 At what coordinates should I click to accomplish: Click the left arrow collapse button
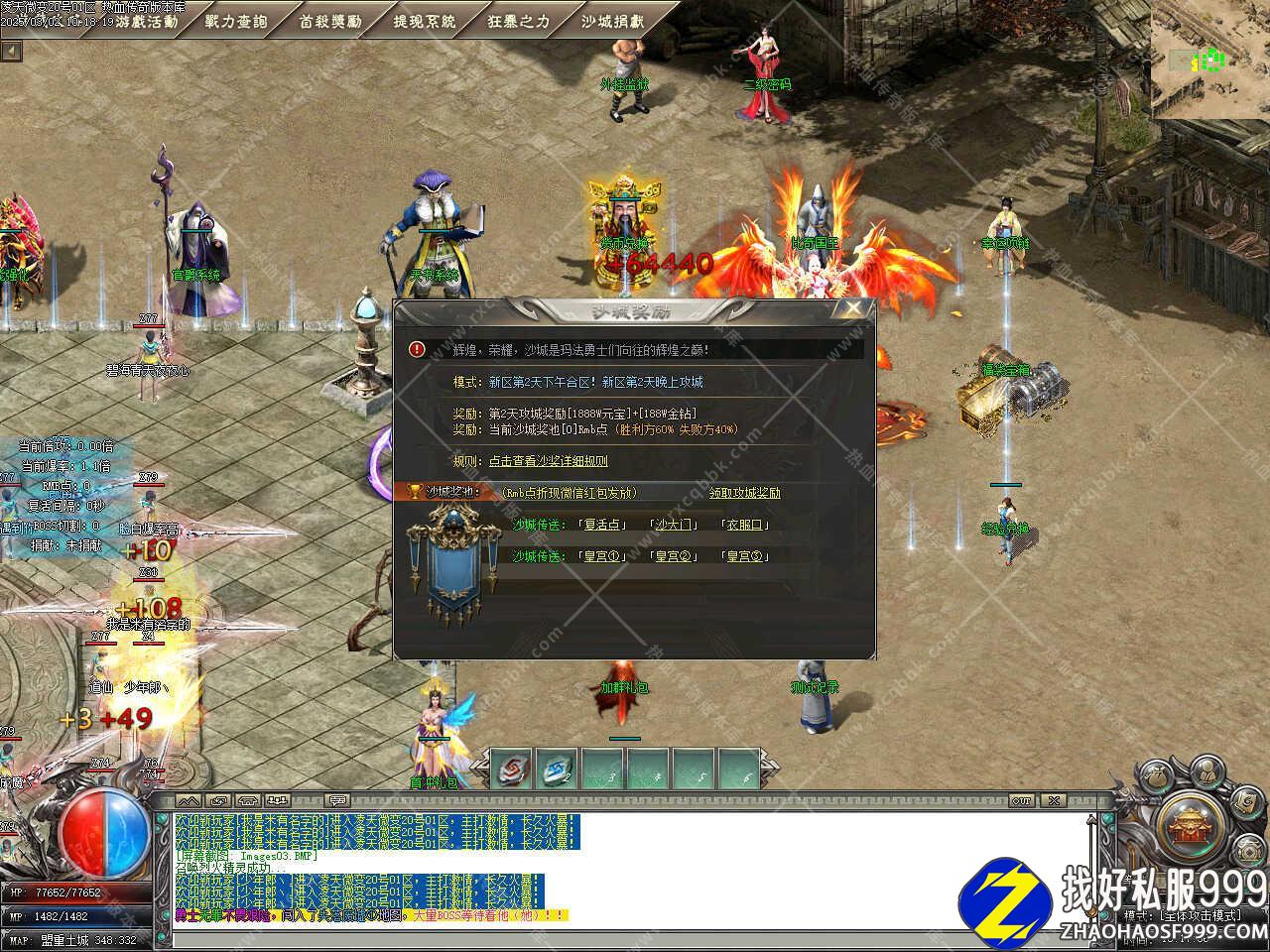tap(11, 51)
